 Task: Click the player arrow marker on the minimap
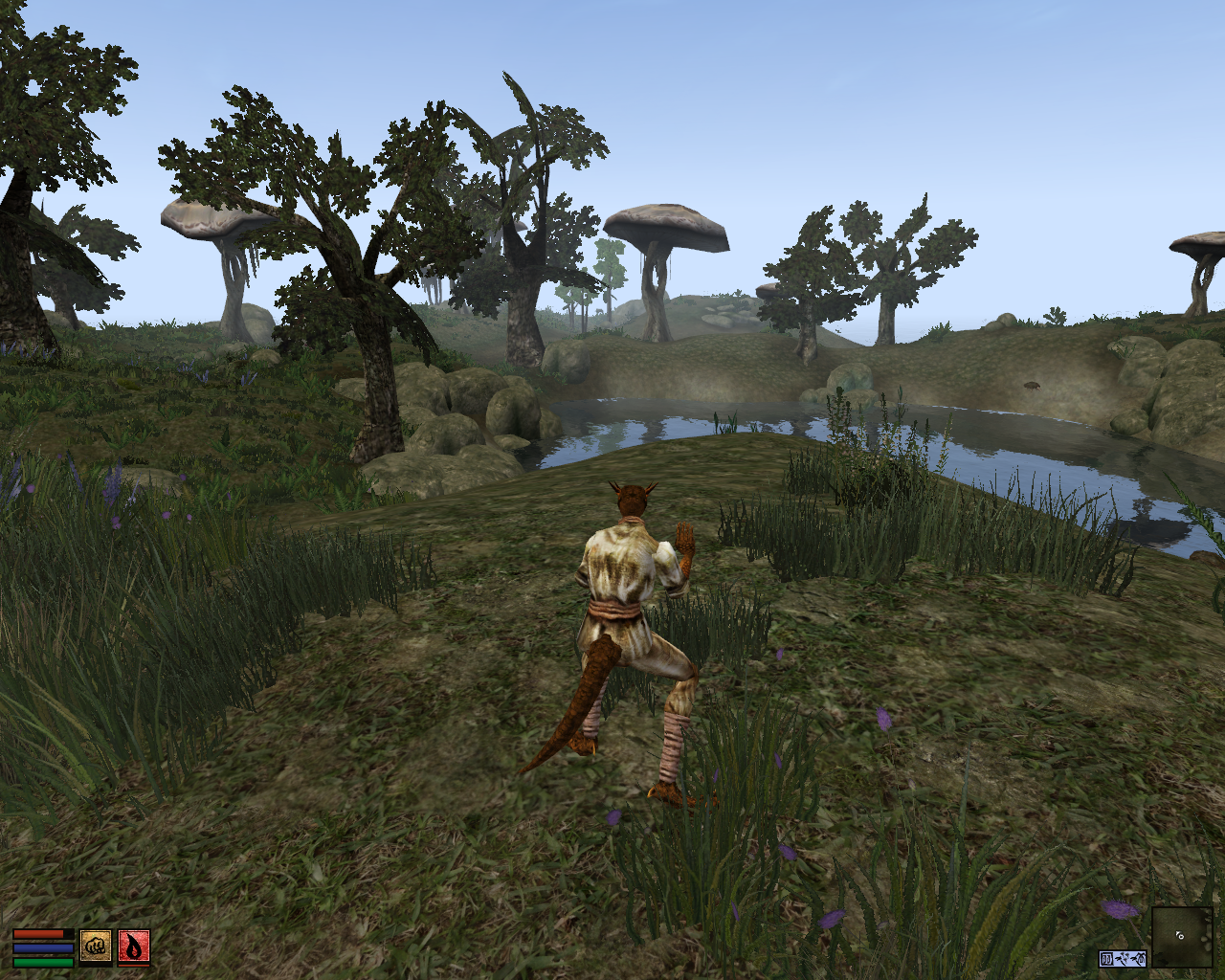pyautogui.click(x=1179, y=935)
